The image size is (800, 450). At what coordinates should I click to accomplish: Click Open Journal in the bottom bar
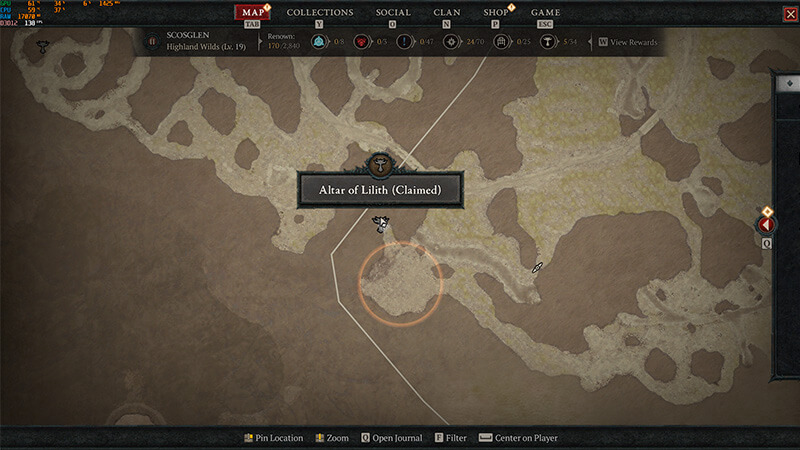pyautogui.click(x=392, y=438)
